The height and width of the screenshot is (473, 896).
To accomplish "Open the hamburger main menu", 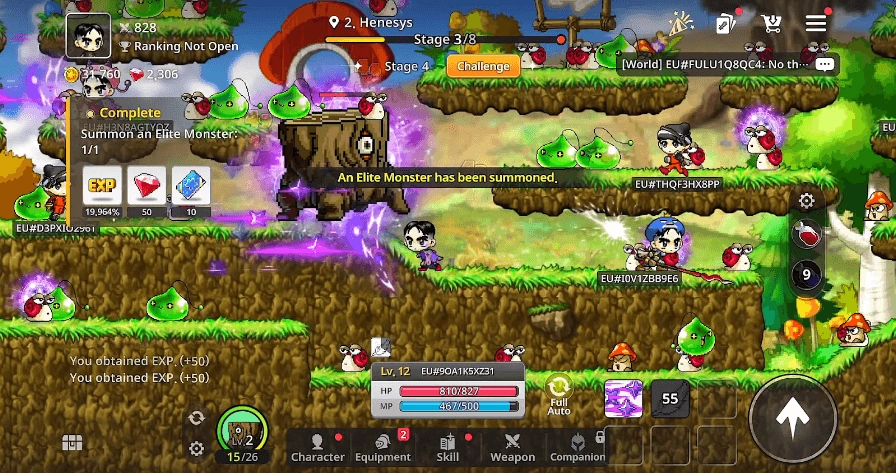I will coord(816,24).
